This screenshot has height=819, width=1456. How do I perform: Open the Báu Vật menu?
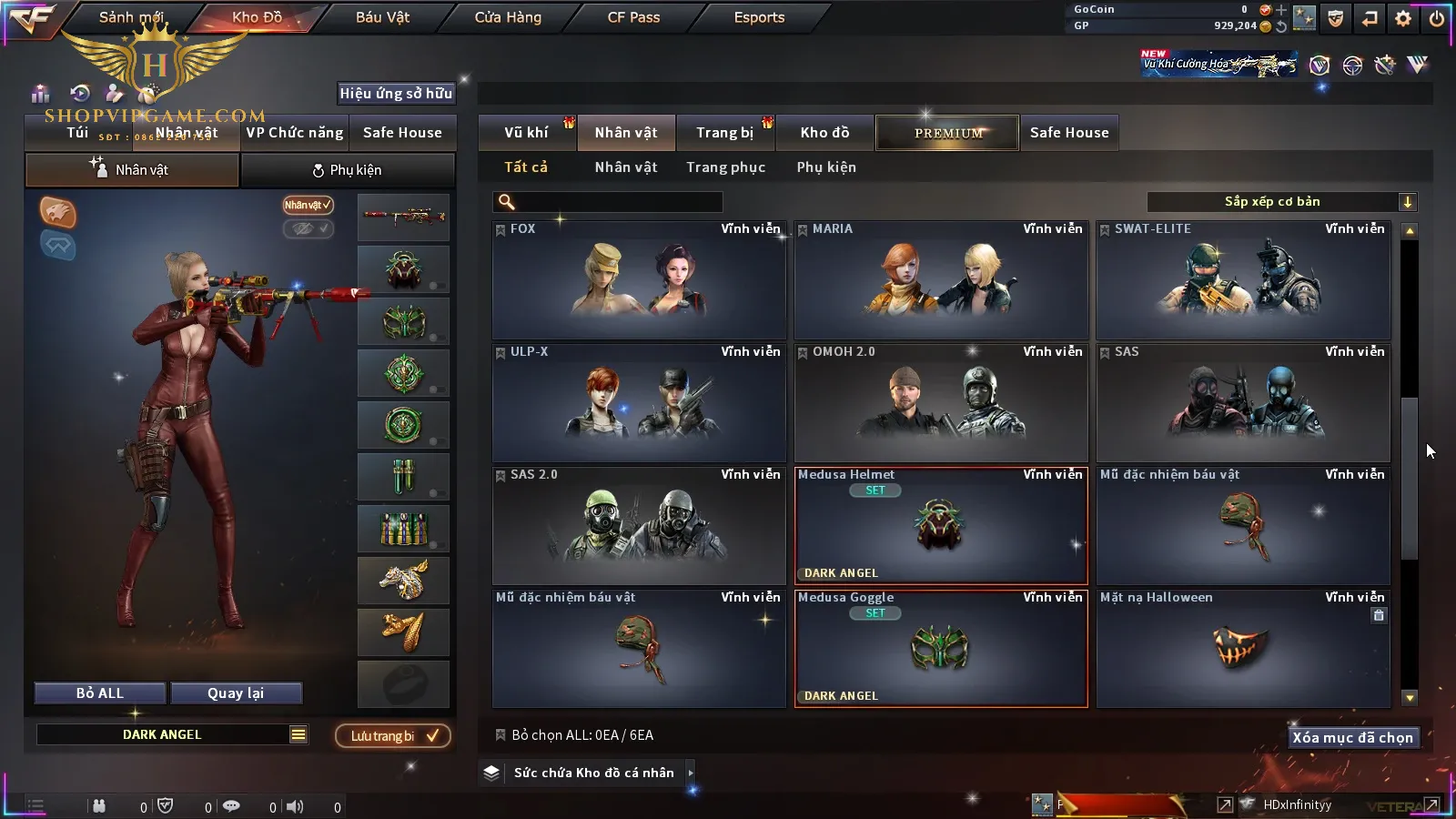[382, 17]
